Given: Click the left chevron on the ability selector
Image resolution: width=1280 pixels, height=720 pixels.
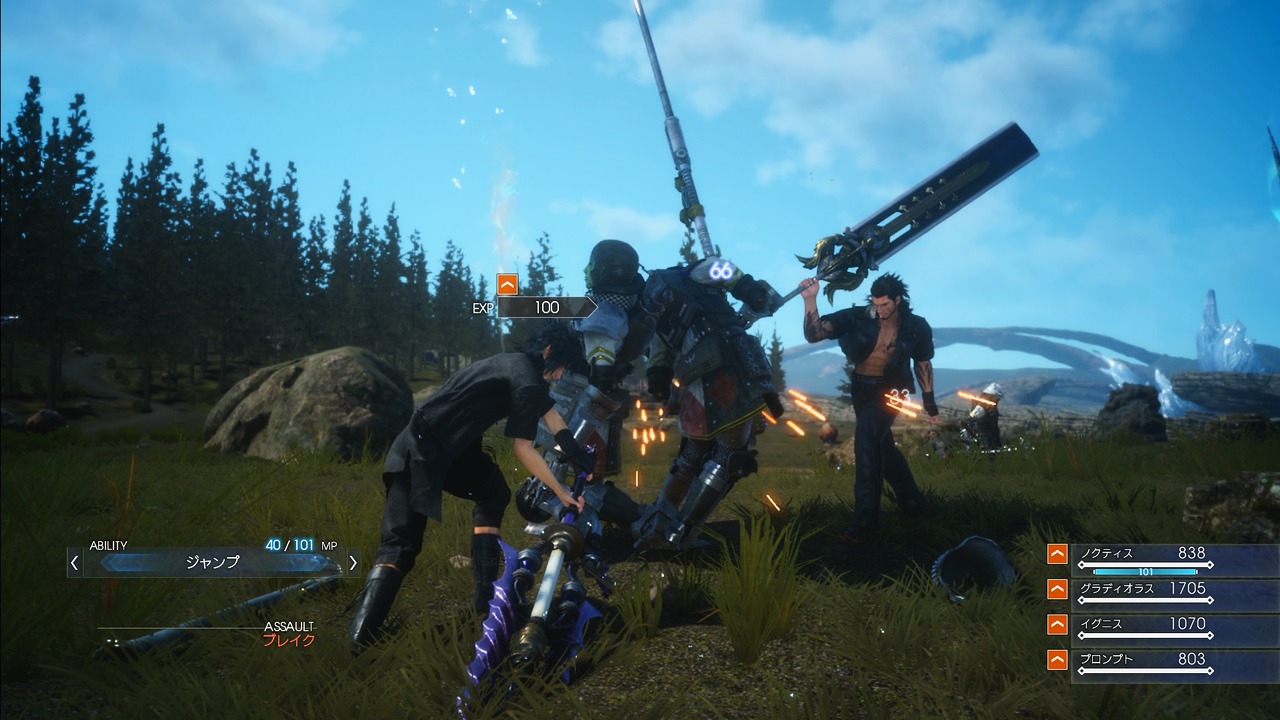Looking at the screenshot, I should (x=73, y=562).
